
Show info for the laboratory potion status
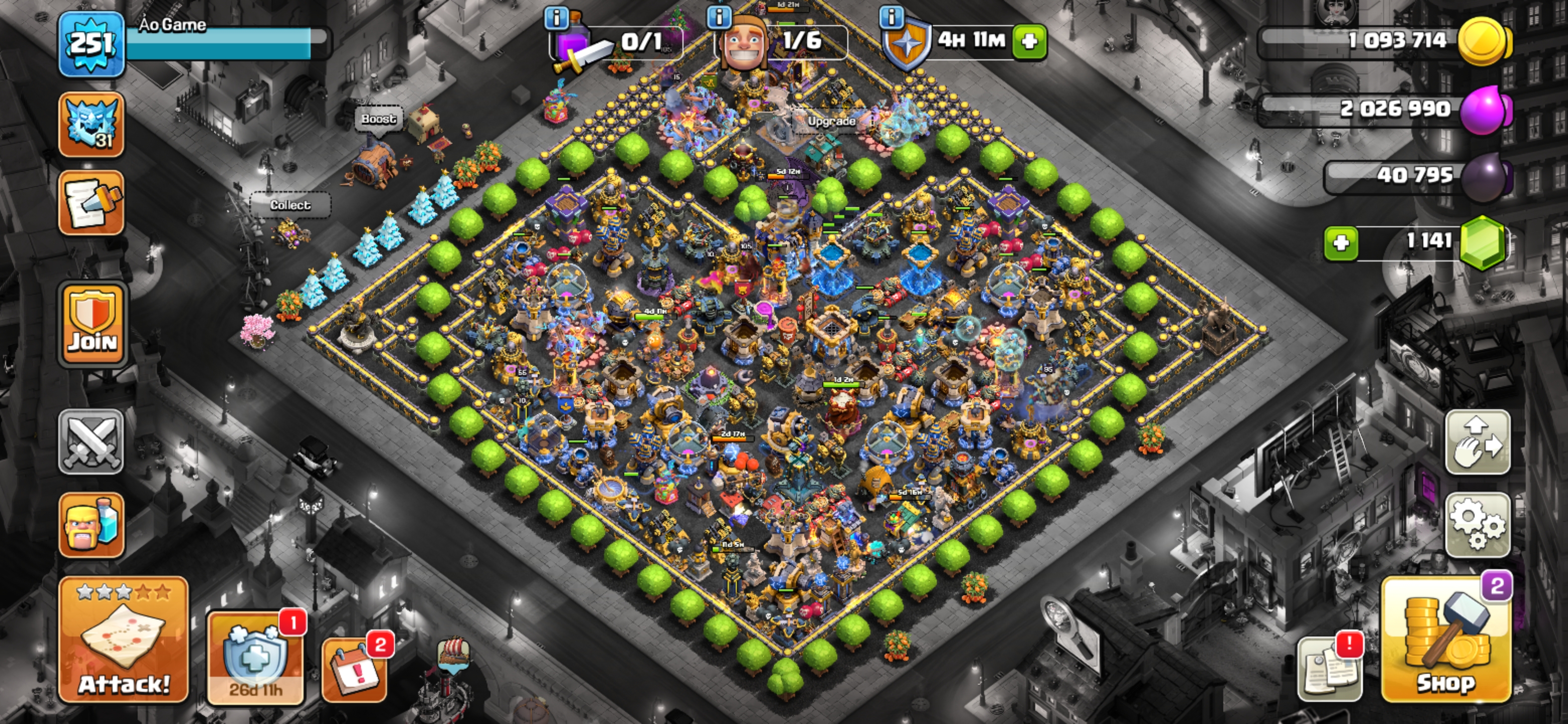point(556,18)
